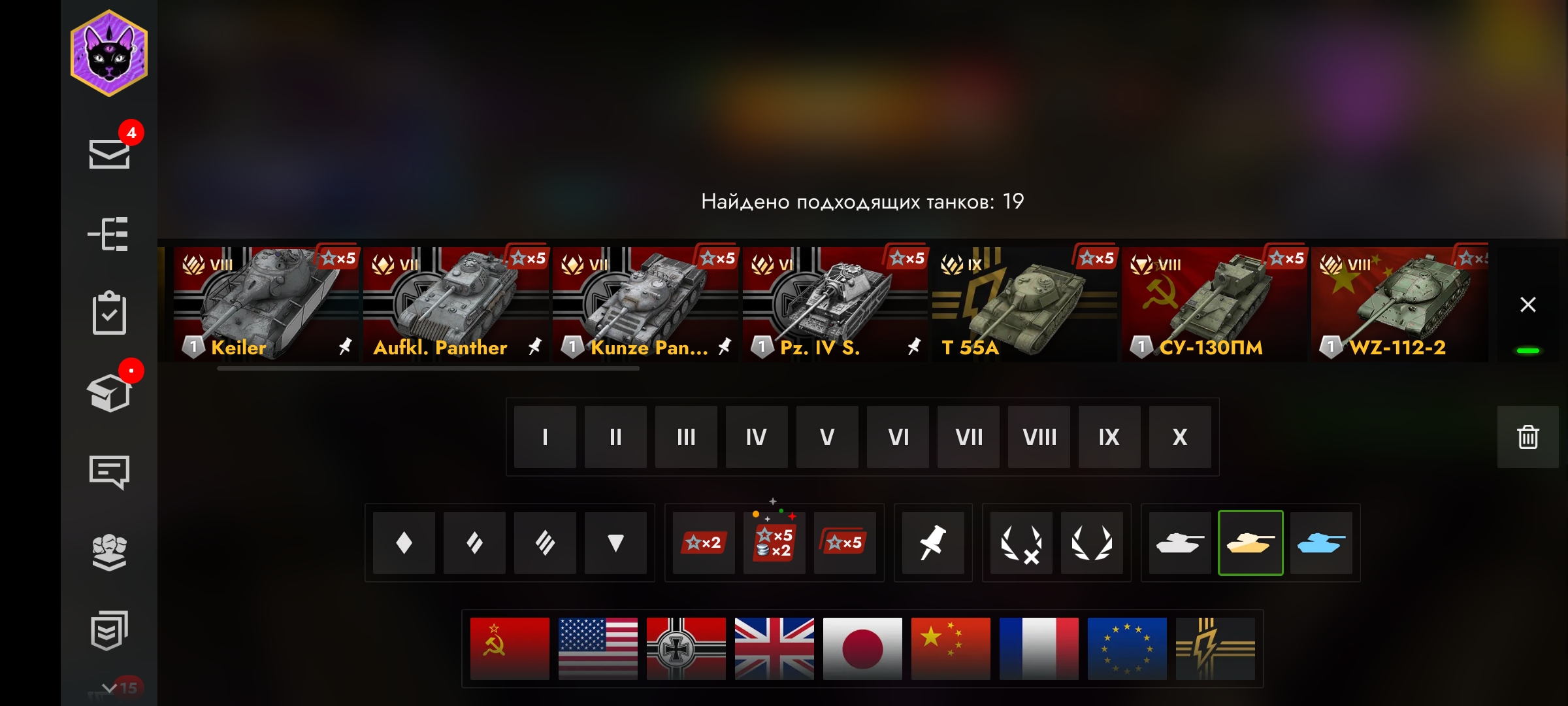Close the tank filter panel

pos(1527,305)
